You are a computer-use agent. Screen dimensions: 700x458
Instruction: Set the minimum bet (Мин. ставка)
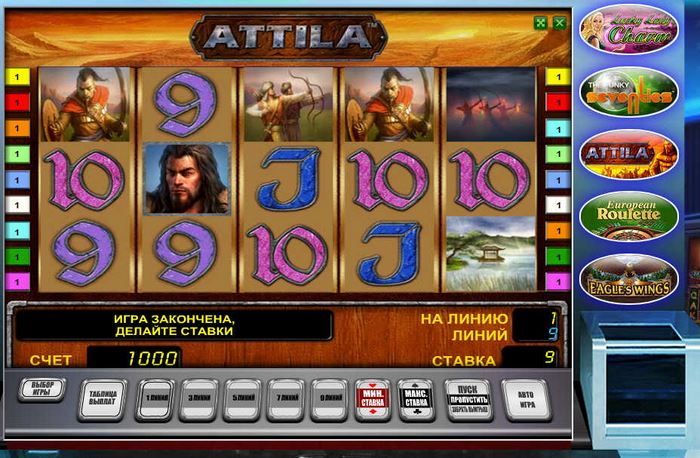click(373, 399)
